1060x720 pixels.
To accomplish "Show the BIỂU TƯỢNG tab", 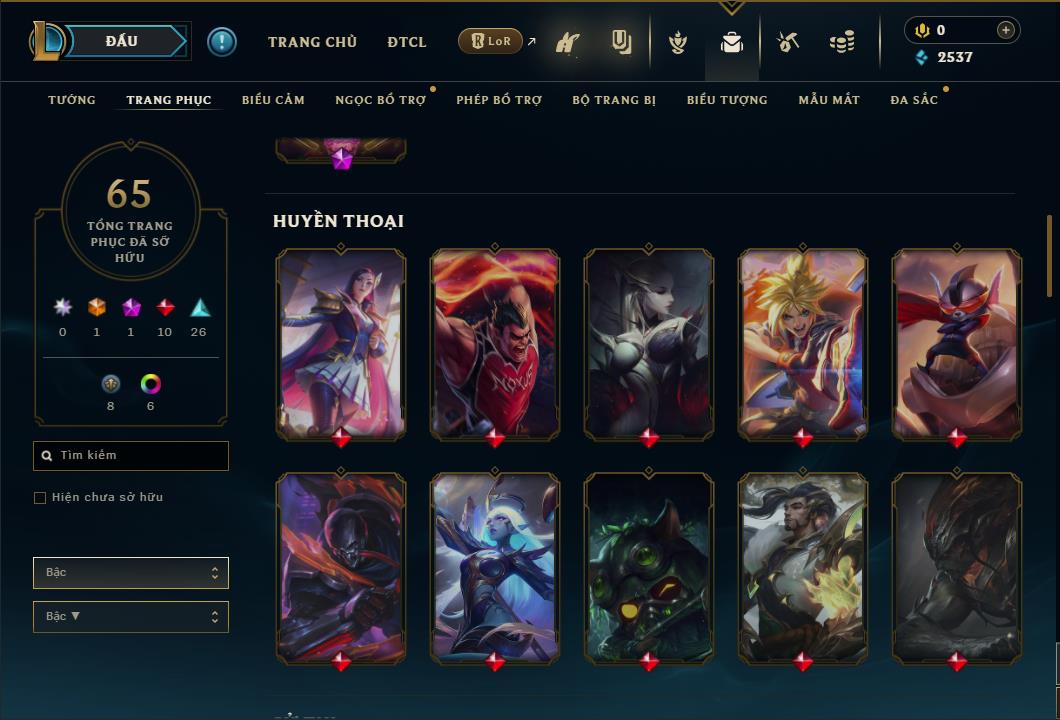I will 727,100.
